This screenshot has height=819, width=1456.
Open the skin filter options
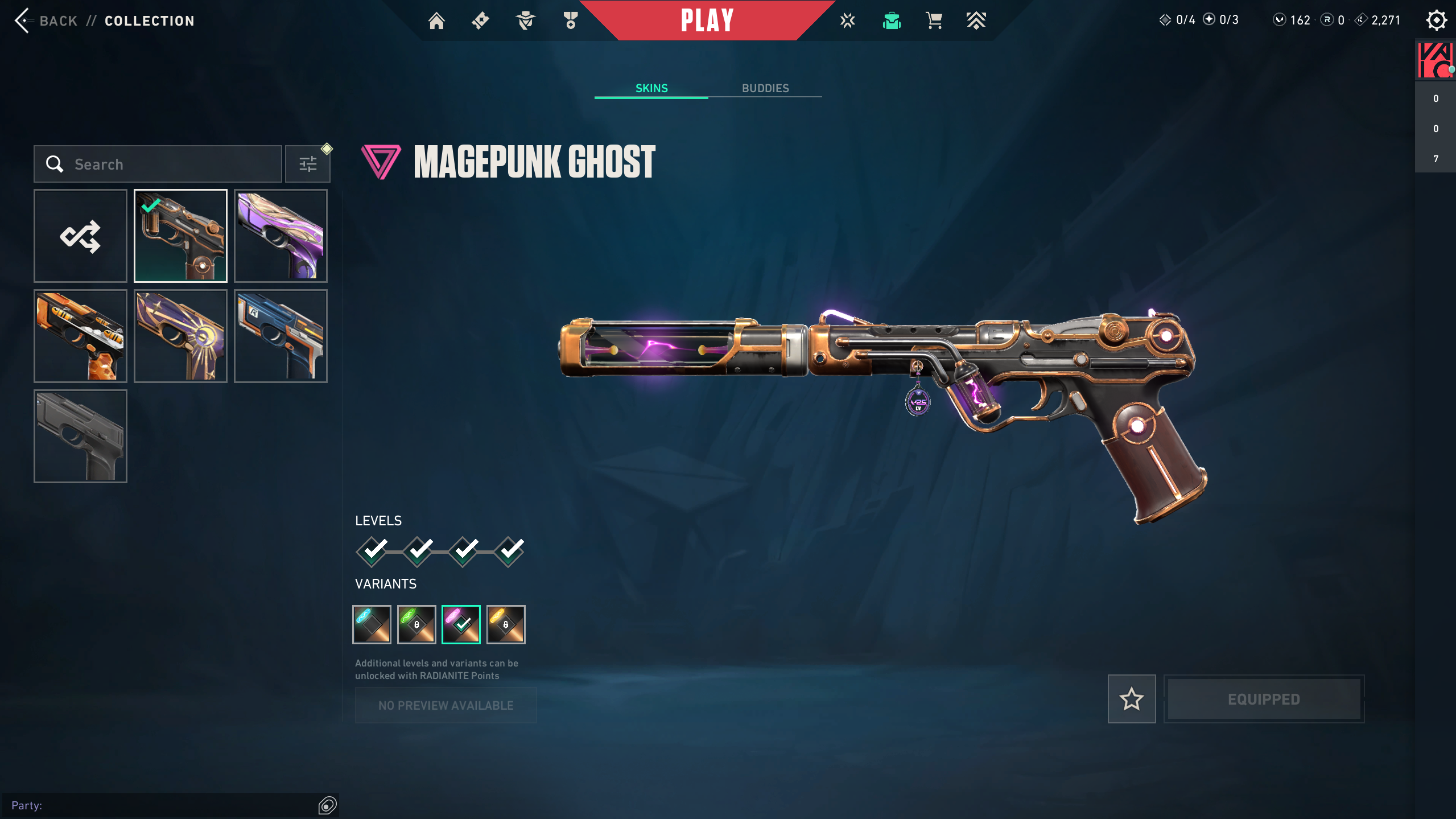(308, 164)
